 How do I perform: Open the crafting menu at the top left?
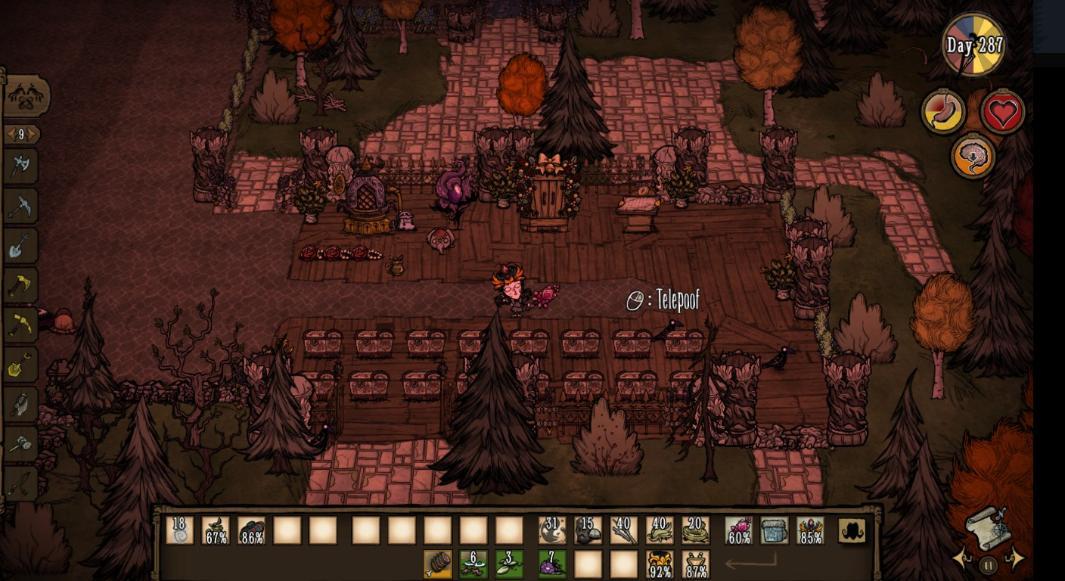click(x=26, y=97)
